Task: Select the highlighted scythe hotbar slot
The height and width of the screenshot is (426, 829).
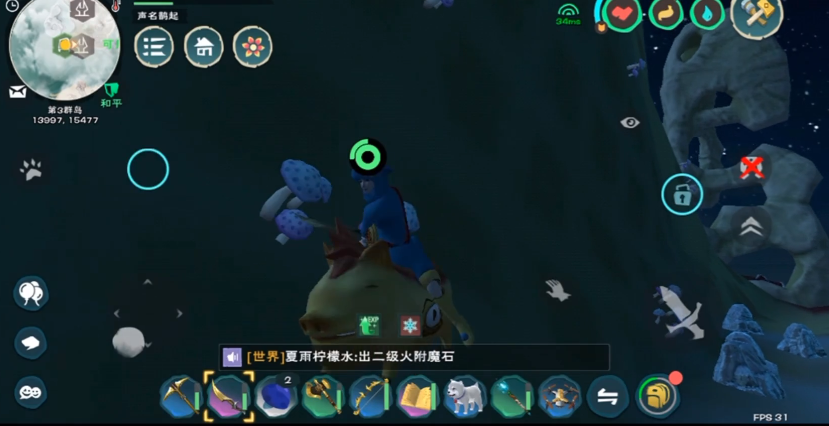Action: pos(228,397)
